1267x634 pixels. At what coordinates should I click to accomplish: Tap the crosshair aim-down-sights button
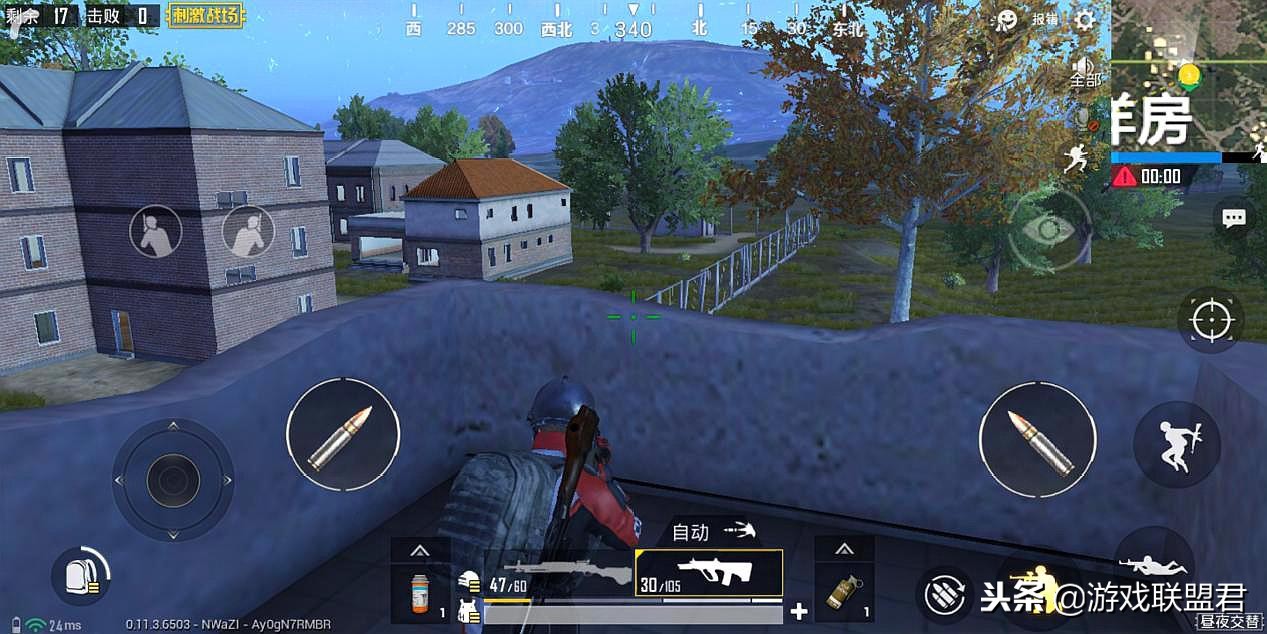[1211, 320]
